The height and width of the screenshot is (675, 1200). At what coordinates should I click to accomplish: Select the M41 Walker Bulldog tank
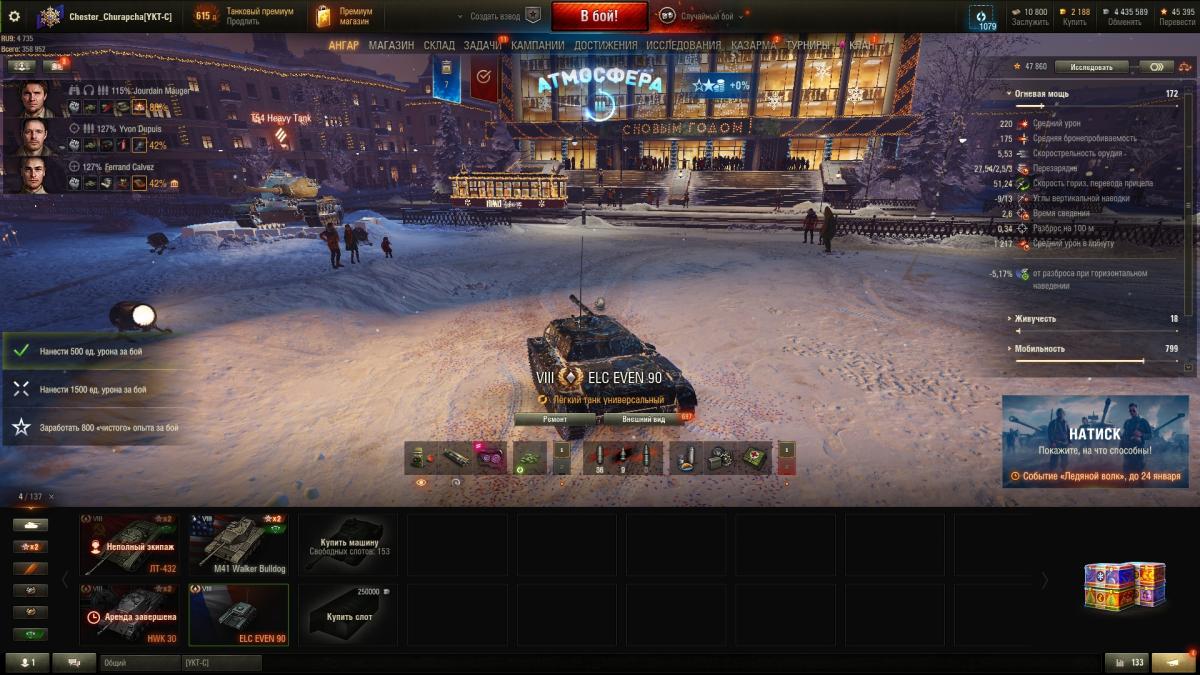tap(239, 545)
